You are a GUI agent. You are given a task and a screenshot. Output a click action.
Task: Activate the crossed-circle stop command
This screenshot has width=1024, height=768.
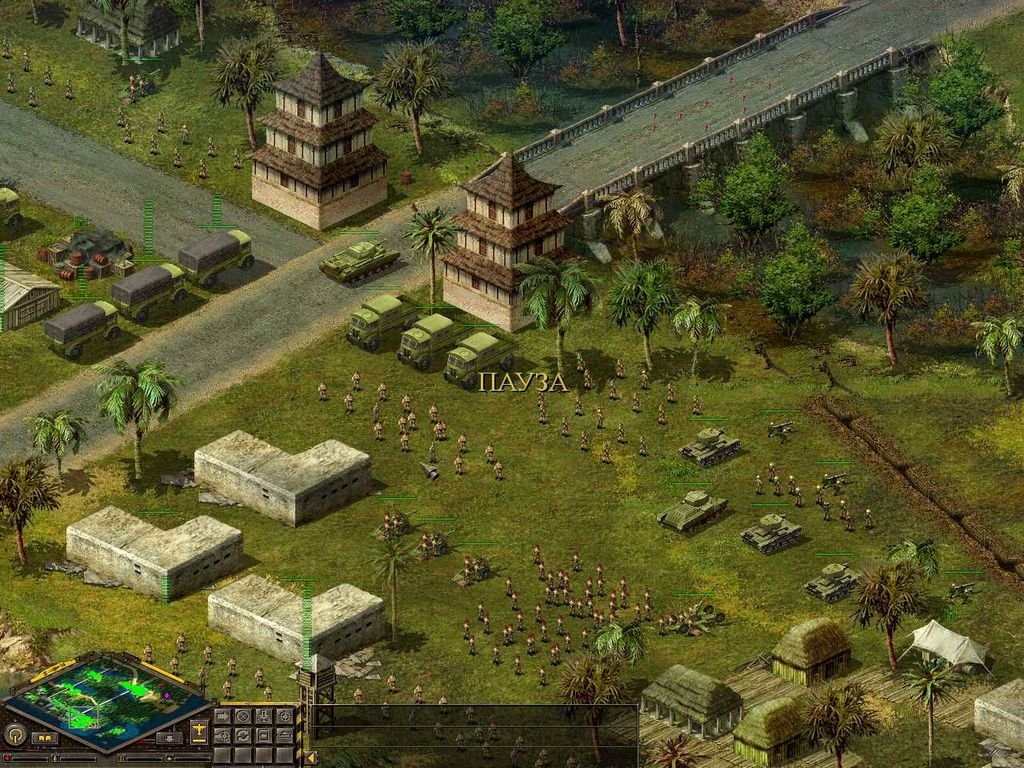tap(243, 716)
